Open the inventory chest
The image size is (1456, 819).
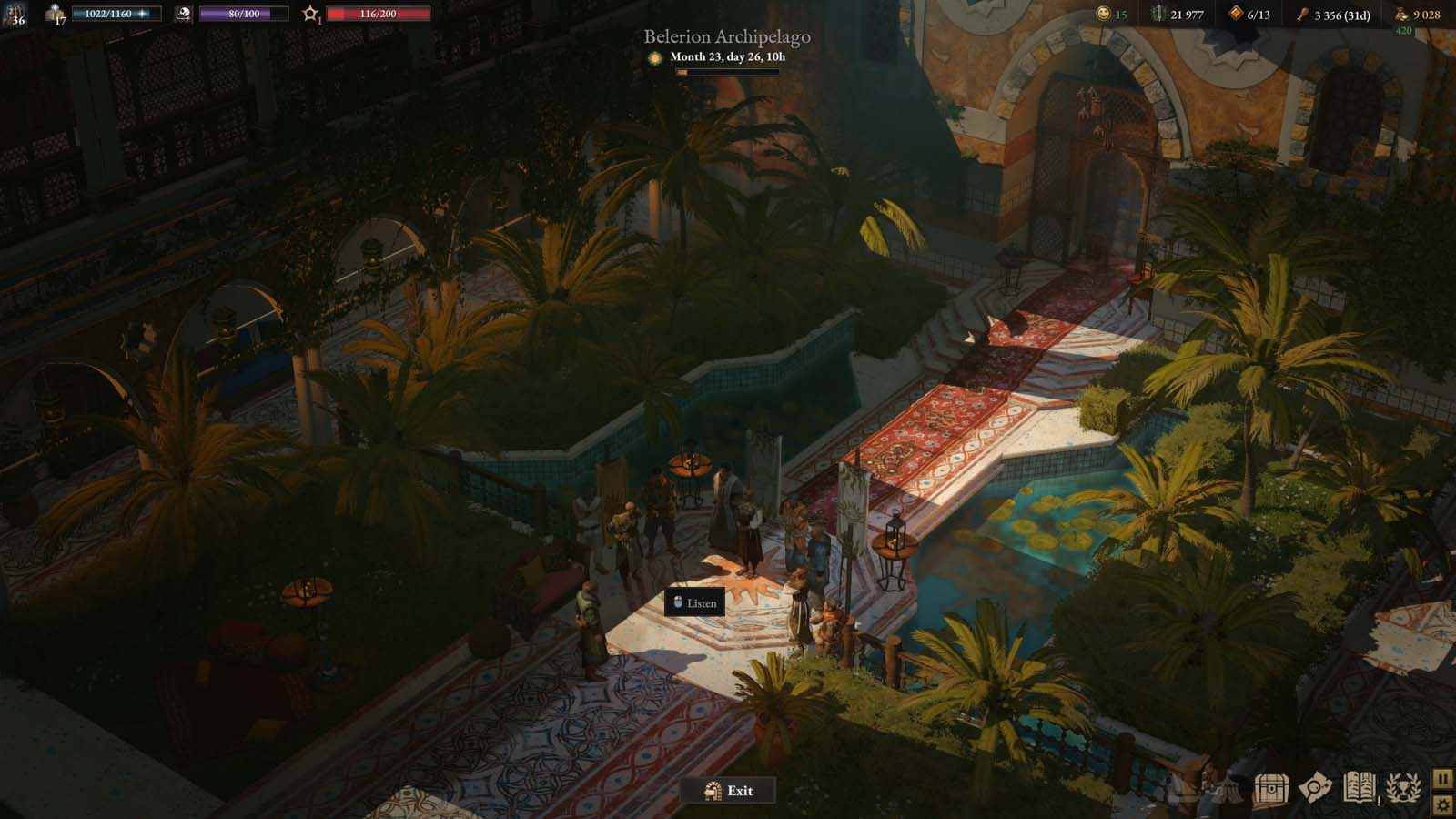click(1270, 788)
